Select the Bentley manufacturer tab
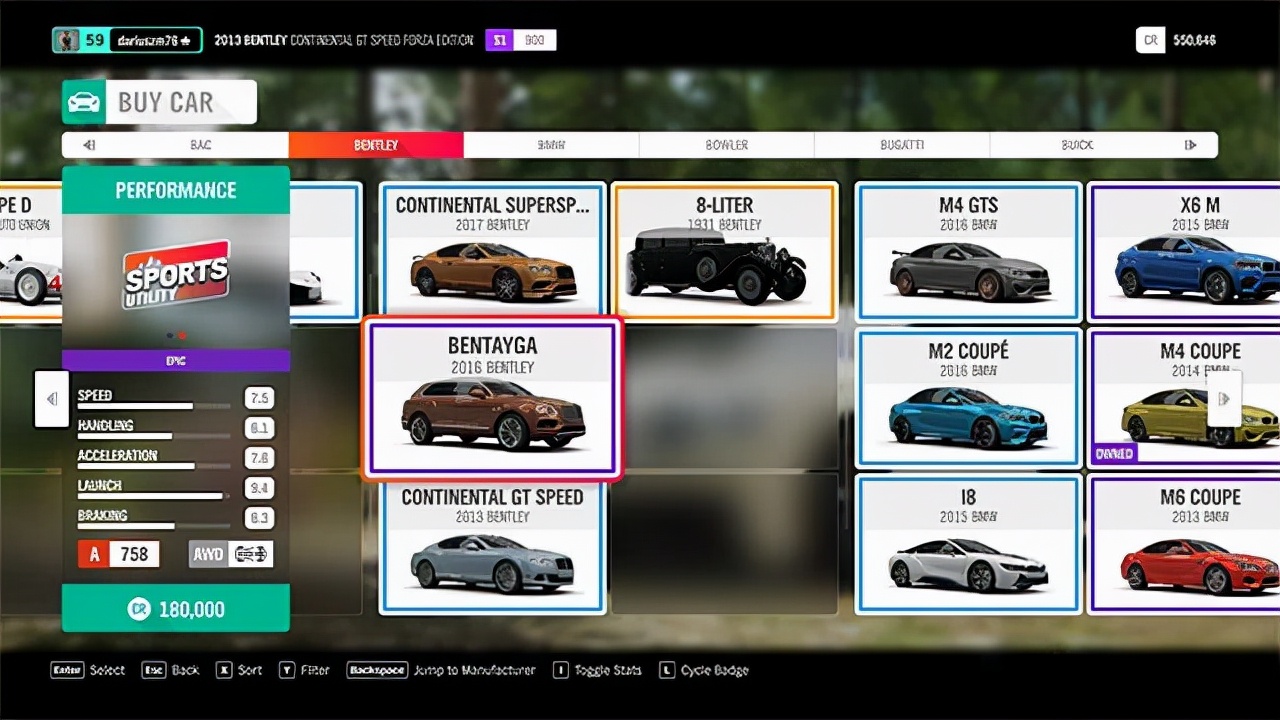 tap(376, 145)
